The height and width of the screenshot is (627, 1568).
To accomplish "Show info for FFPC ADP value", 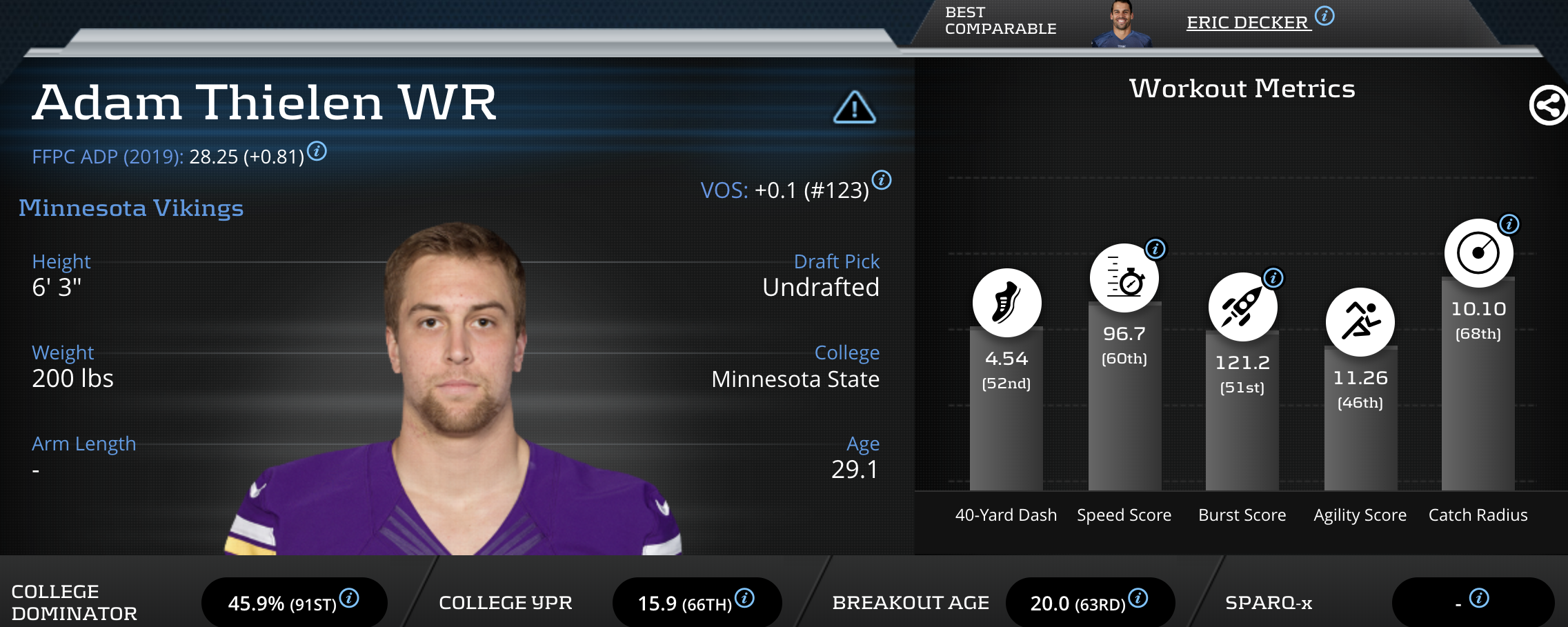I will click(x=317, y=150).
